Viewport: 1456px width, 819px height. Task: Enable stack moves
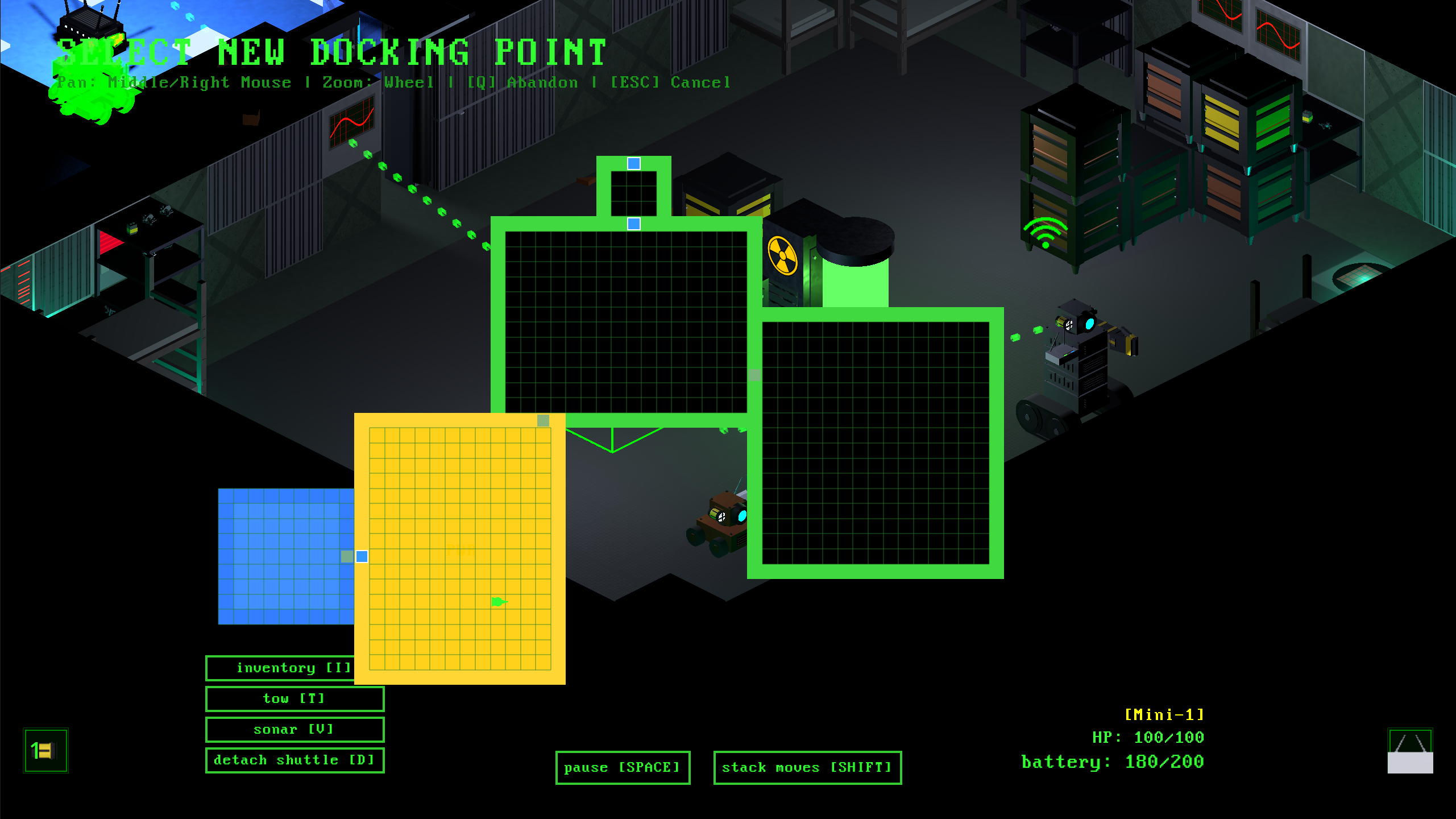[x=807, y=767]
